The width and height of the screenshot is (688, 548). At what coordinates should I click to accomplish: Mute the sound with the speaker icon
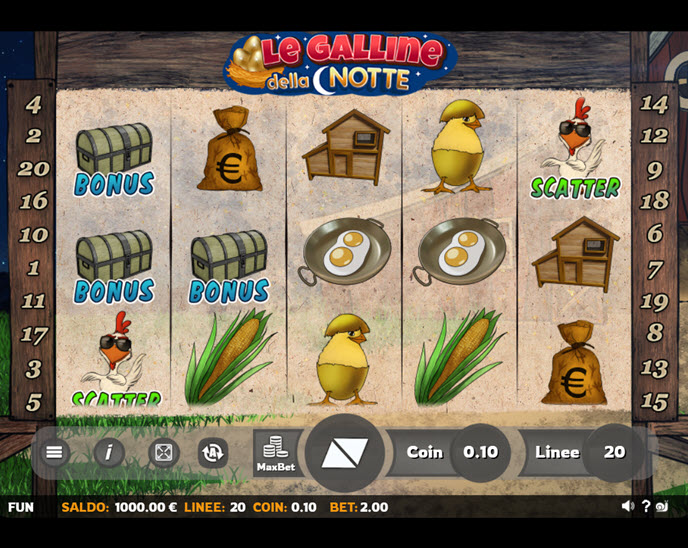[x=627, y=507]
